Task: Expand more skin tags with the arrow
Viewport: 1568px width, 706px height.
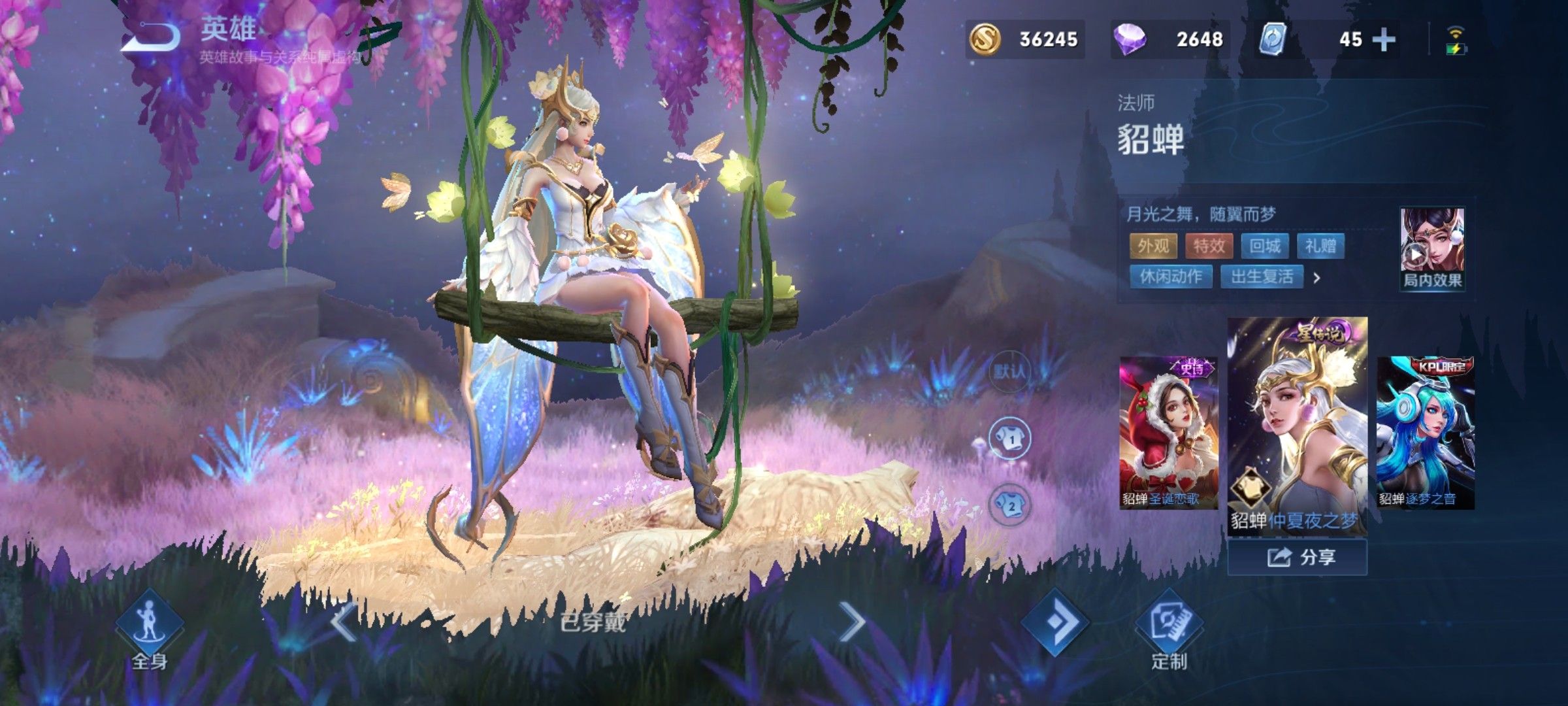Action: 1317,278
